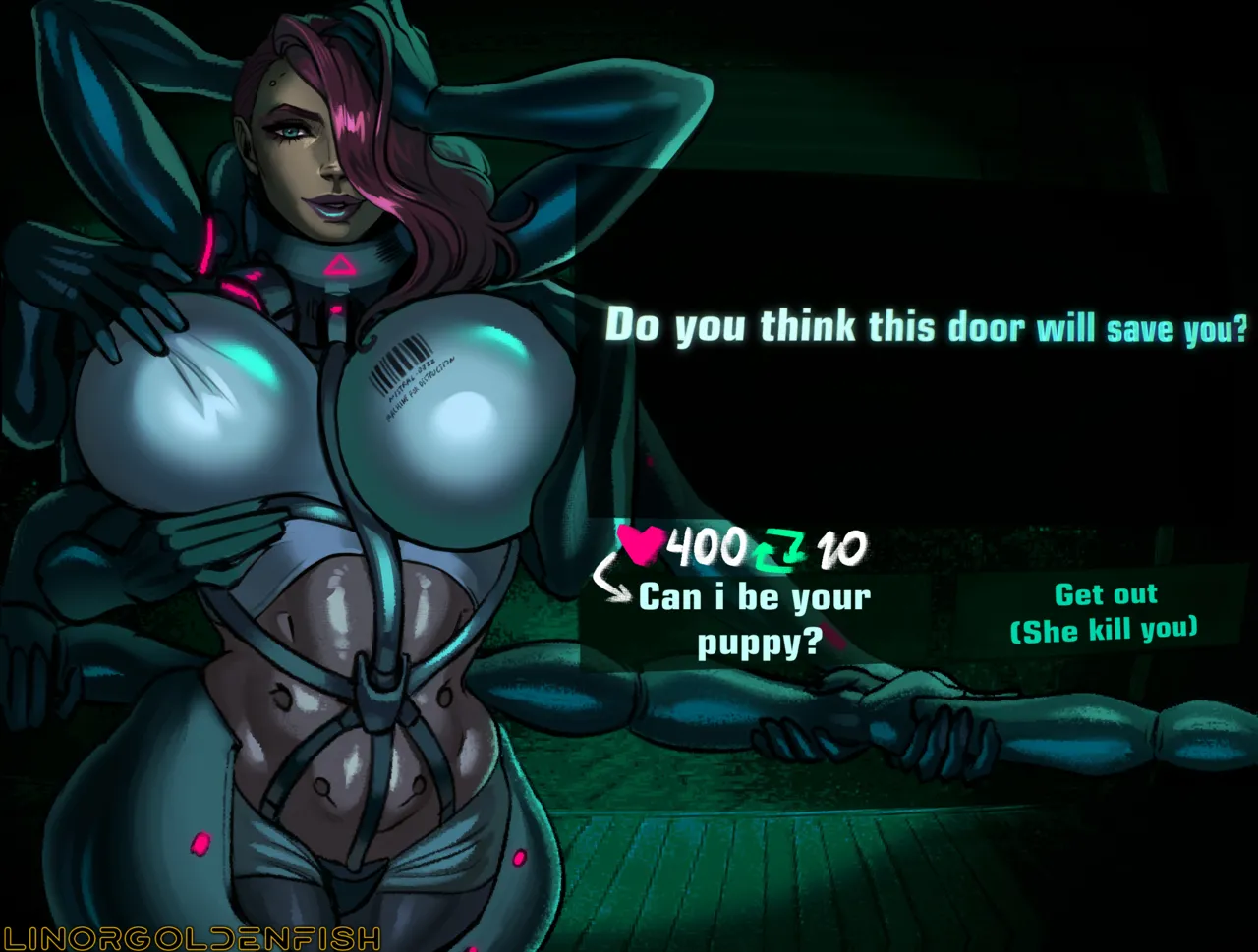Select the "Get out (She kill you)" option

1105,612
